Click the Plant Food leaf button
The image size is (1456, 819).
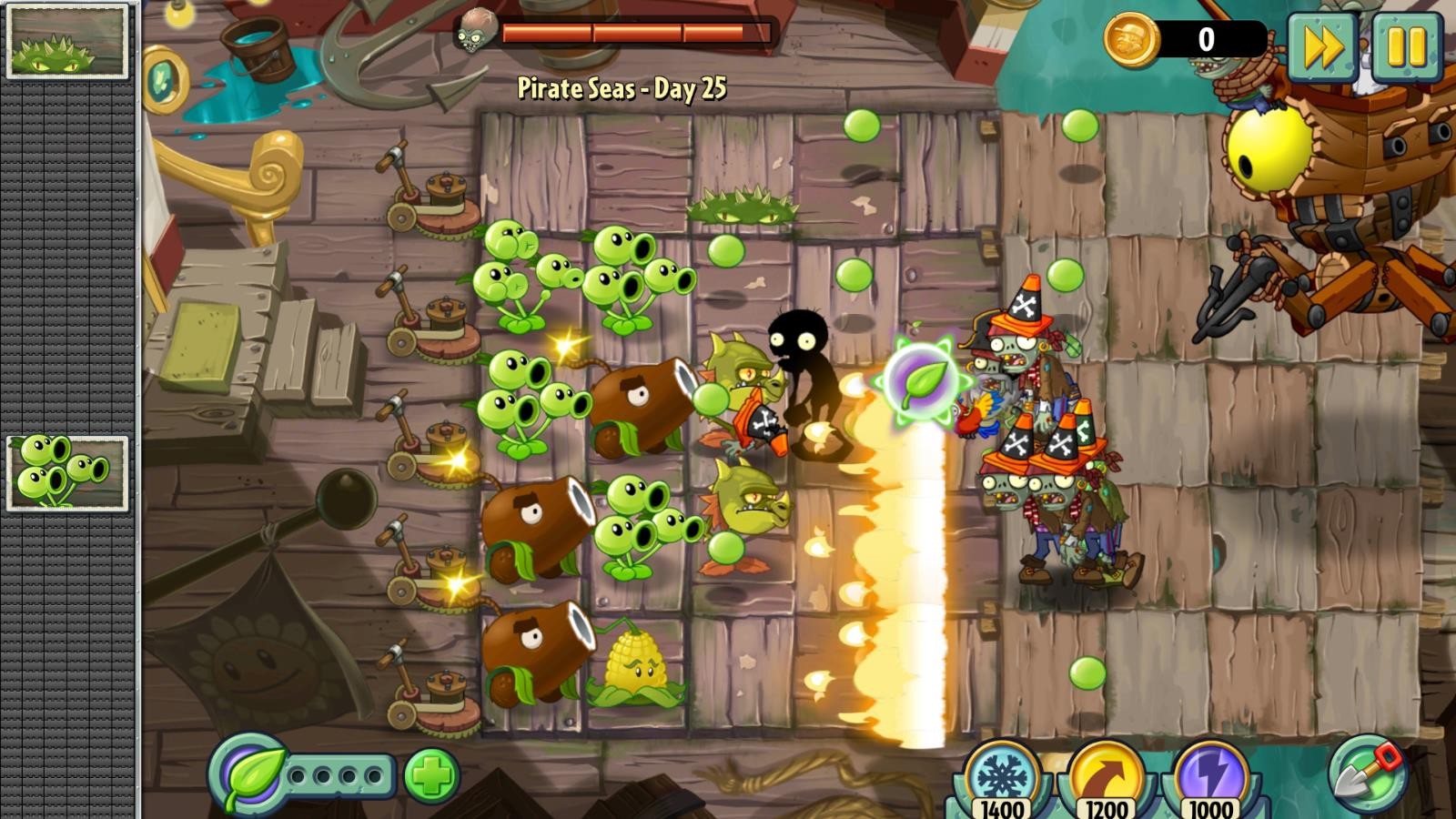(x=248, y=775)
